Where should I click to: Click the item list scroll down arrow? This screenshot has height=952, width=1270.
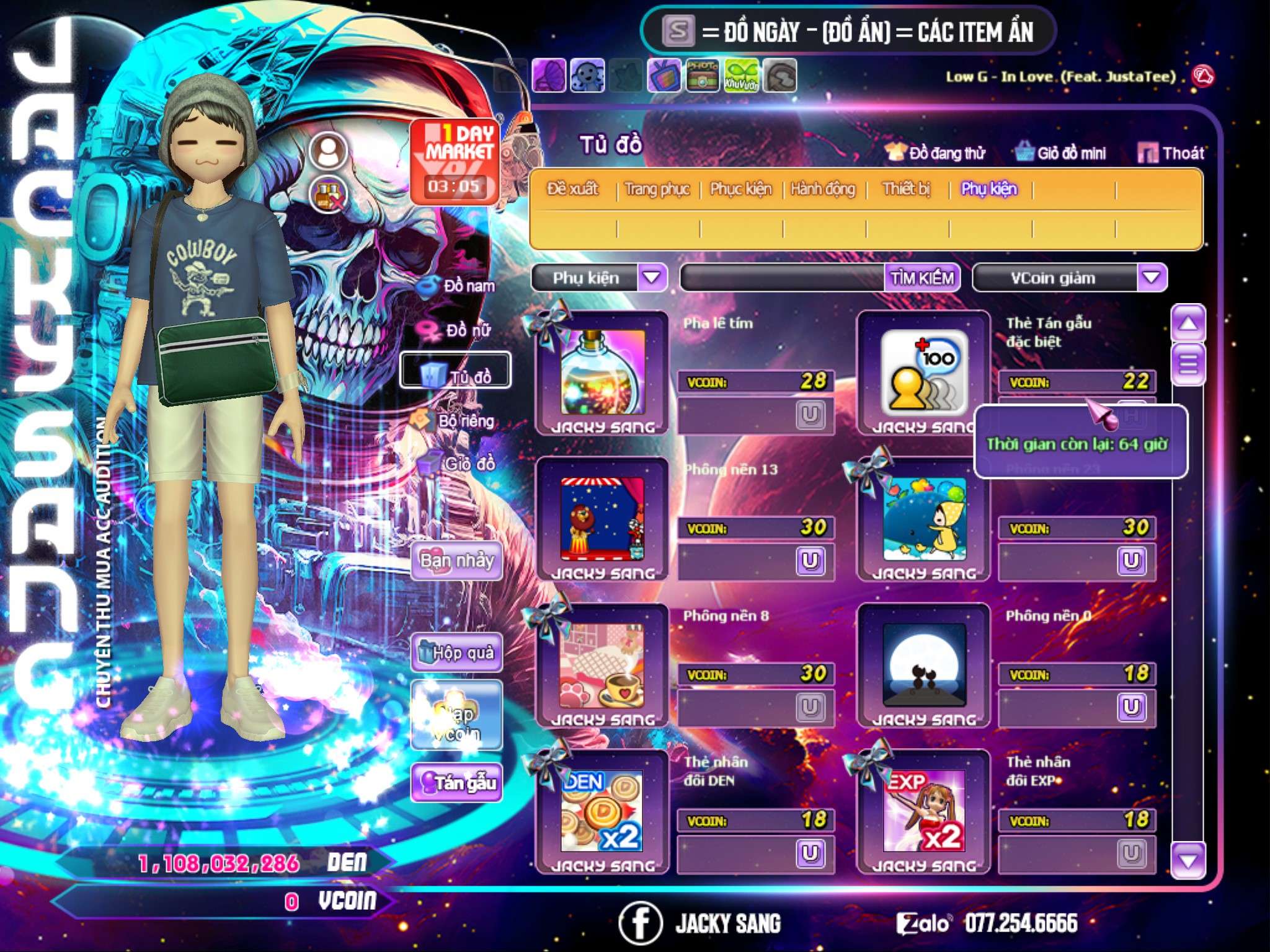click(x=1188, y=860)
